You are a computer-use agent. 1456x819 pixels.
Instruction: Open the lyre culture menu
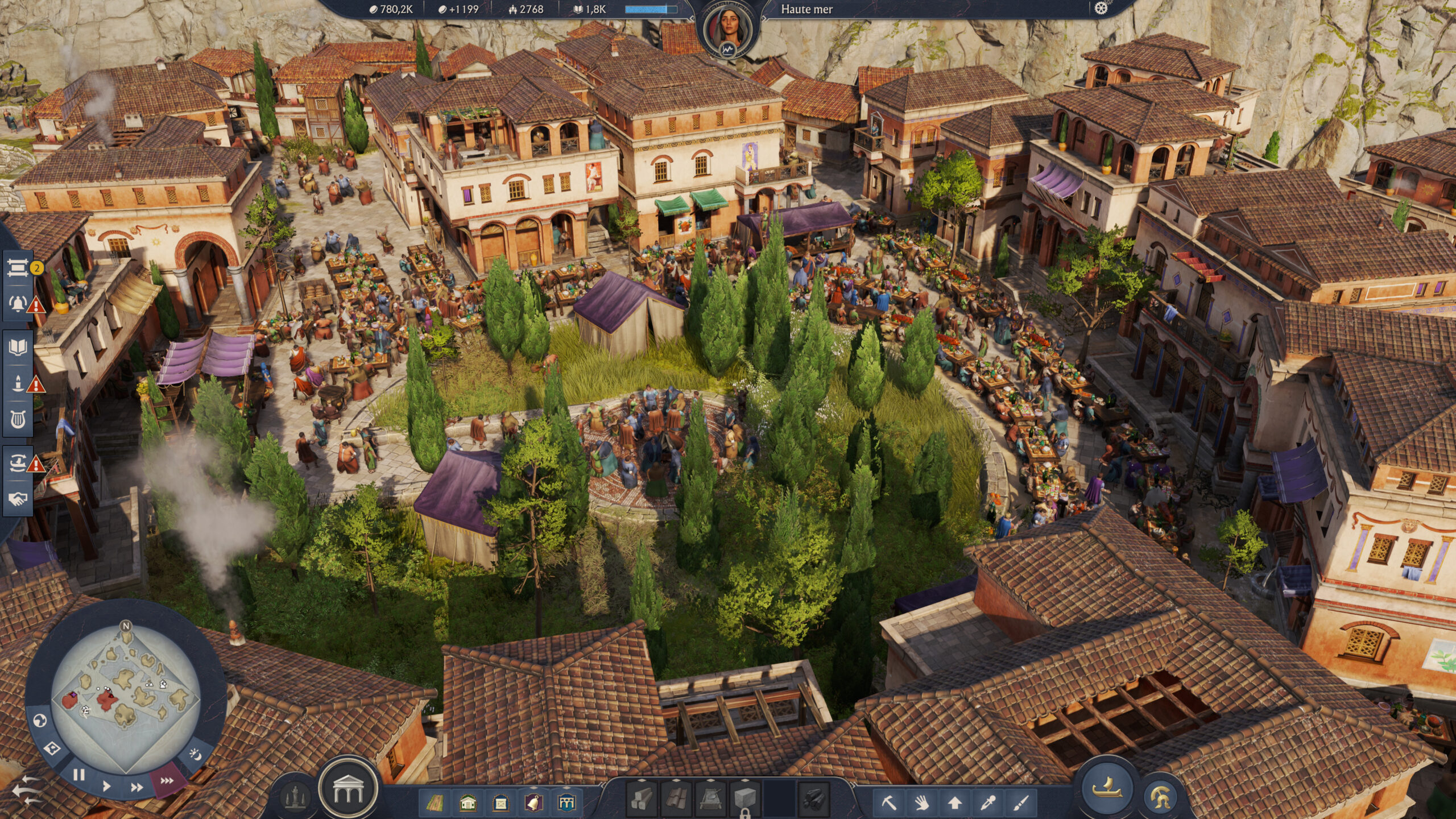[x=18, y=420]
